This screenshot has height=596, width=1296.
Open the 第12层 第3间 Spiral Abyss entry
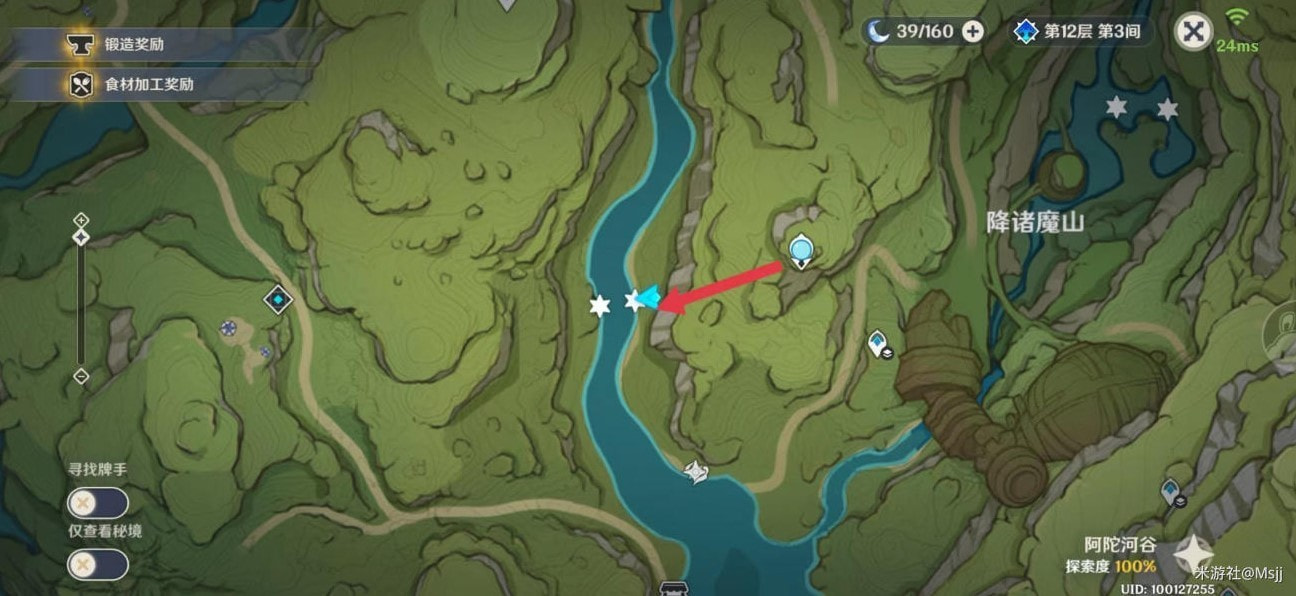click(x=1076, y=31)
